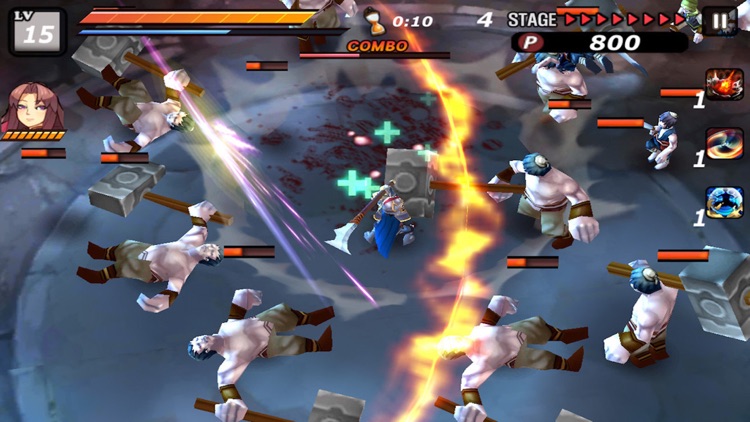This screenshot has width=750, height=422.
Task: Pause the game
Action: coord(720,21)
